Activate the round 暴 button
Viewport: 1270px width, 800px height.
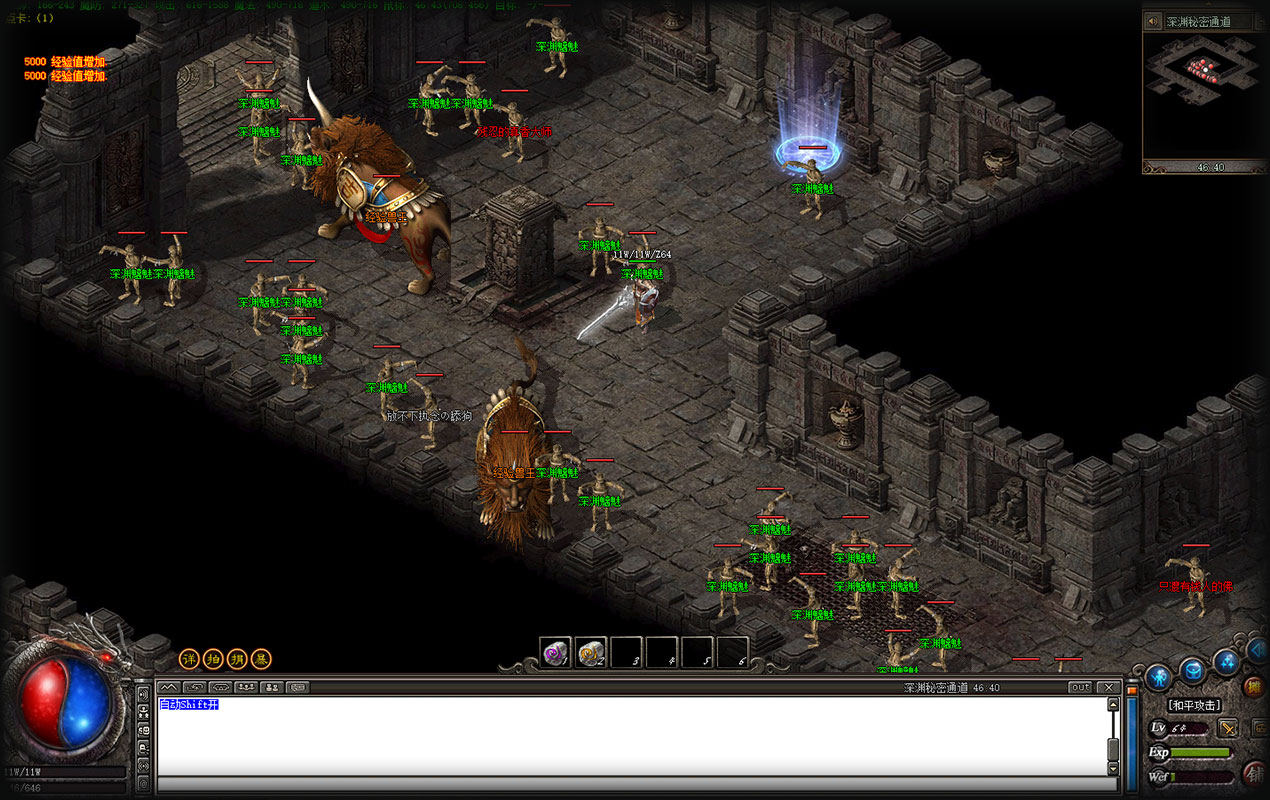pos(261,659)
